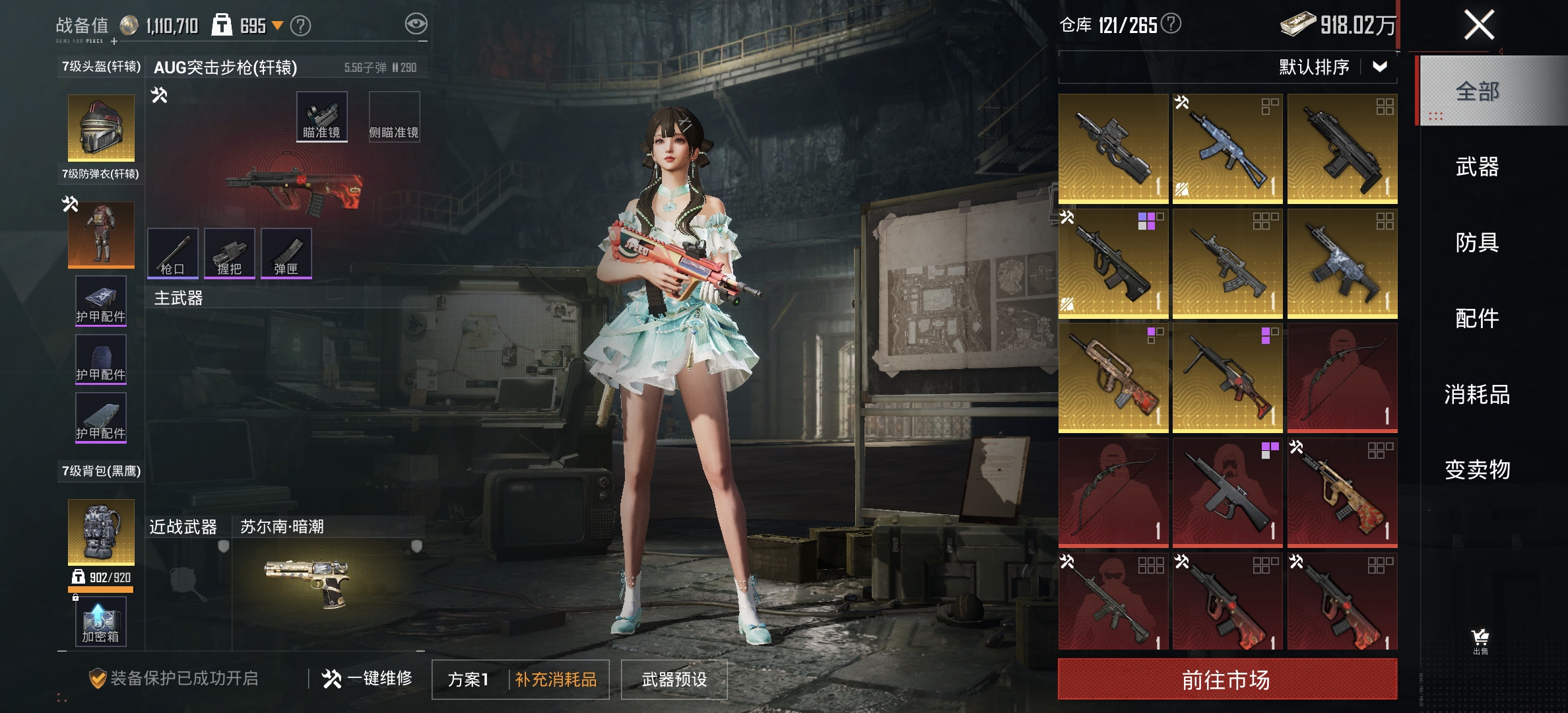Toggle 装备保护 equipment protection shield
1568x713 pixels.
(x=97, y=679)
